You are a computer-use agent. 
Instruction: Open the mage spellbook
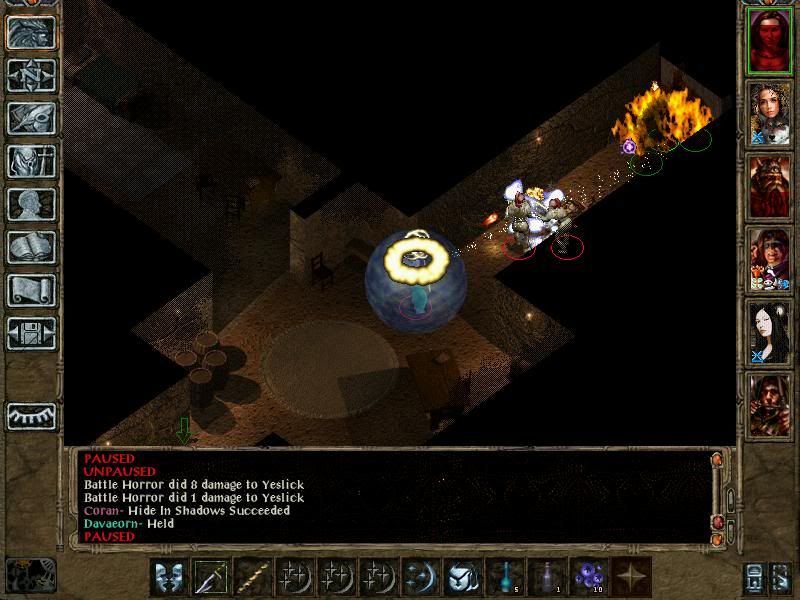pyautogui.click(x=31, y=247)
